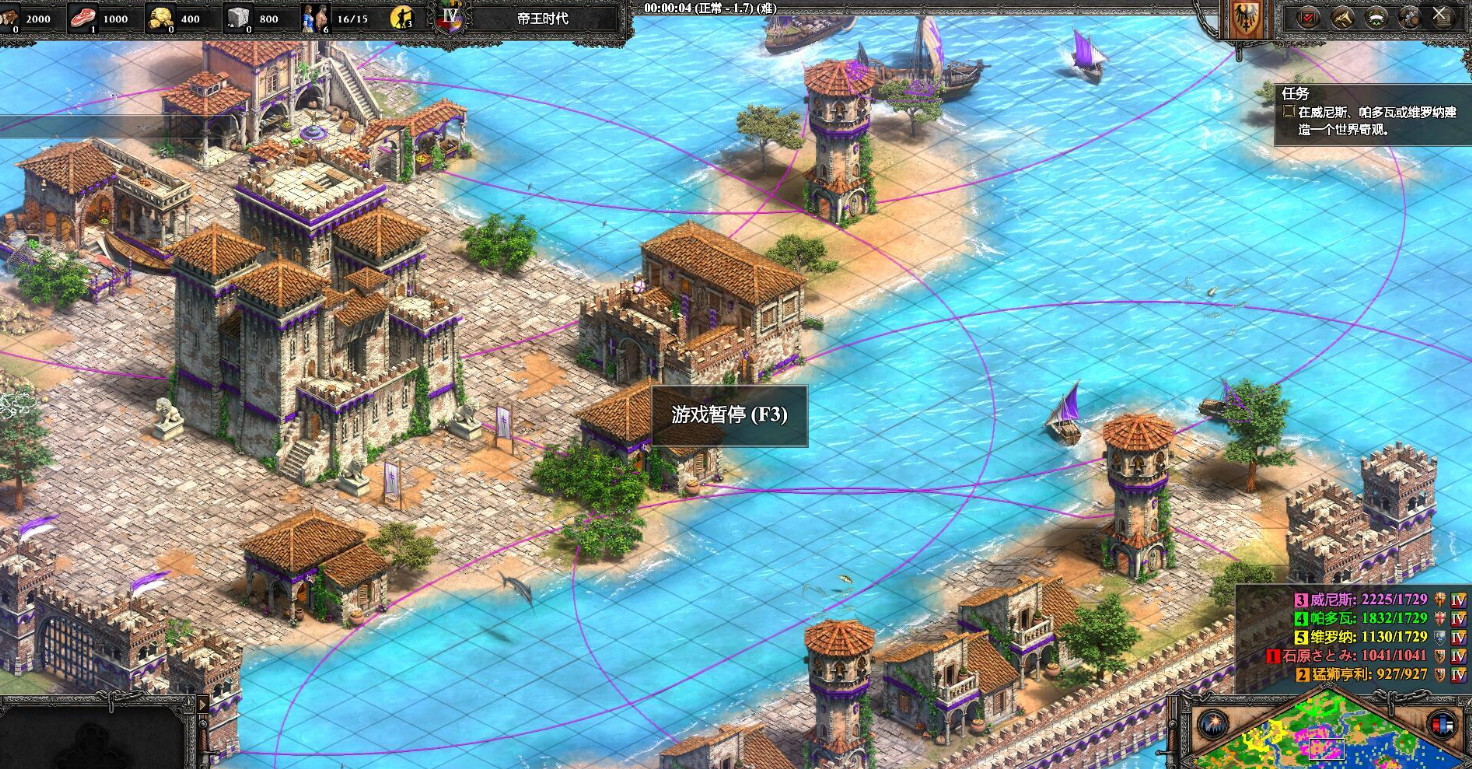Viewport: 1472px width, 769px height.
Task: Open the objectives panel with the red checkmark icon
Action: [x=1309, y=17]
